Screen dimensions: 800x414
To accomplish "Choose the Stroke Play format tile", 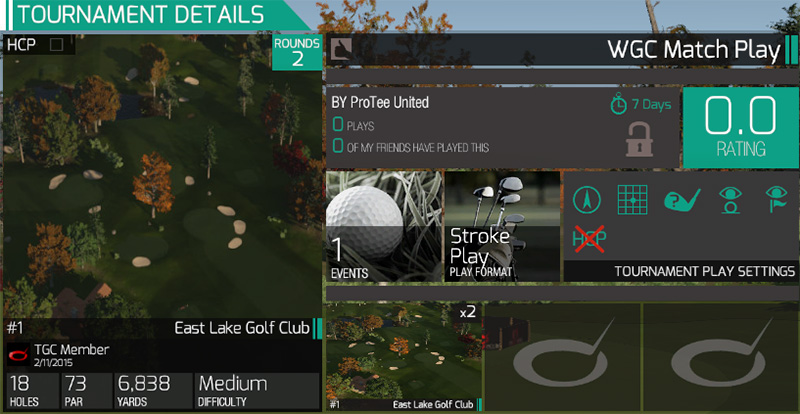I will 501,227.
